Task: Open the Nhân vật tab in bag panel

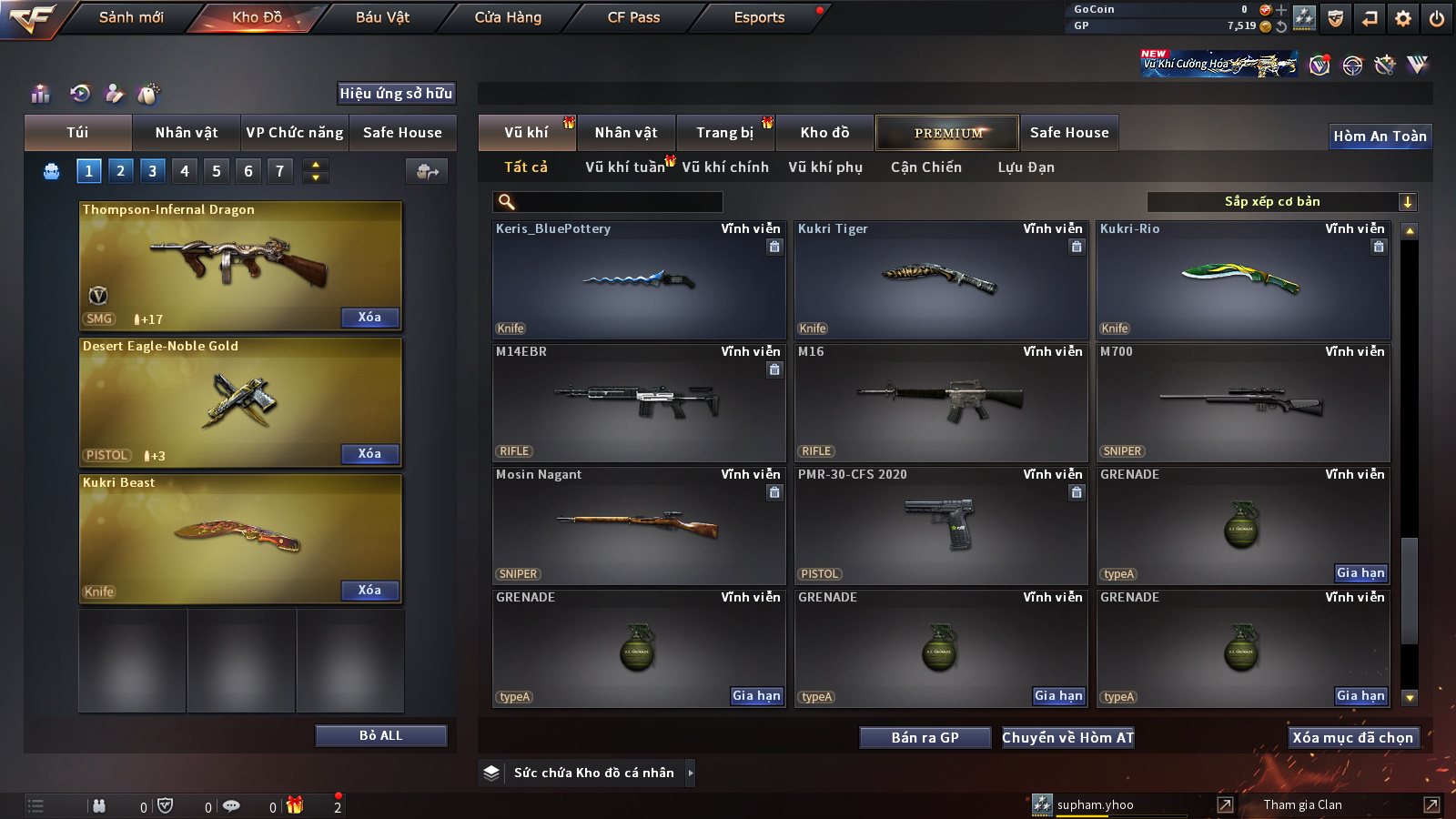Action: tap(187, 133)
